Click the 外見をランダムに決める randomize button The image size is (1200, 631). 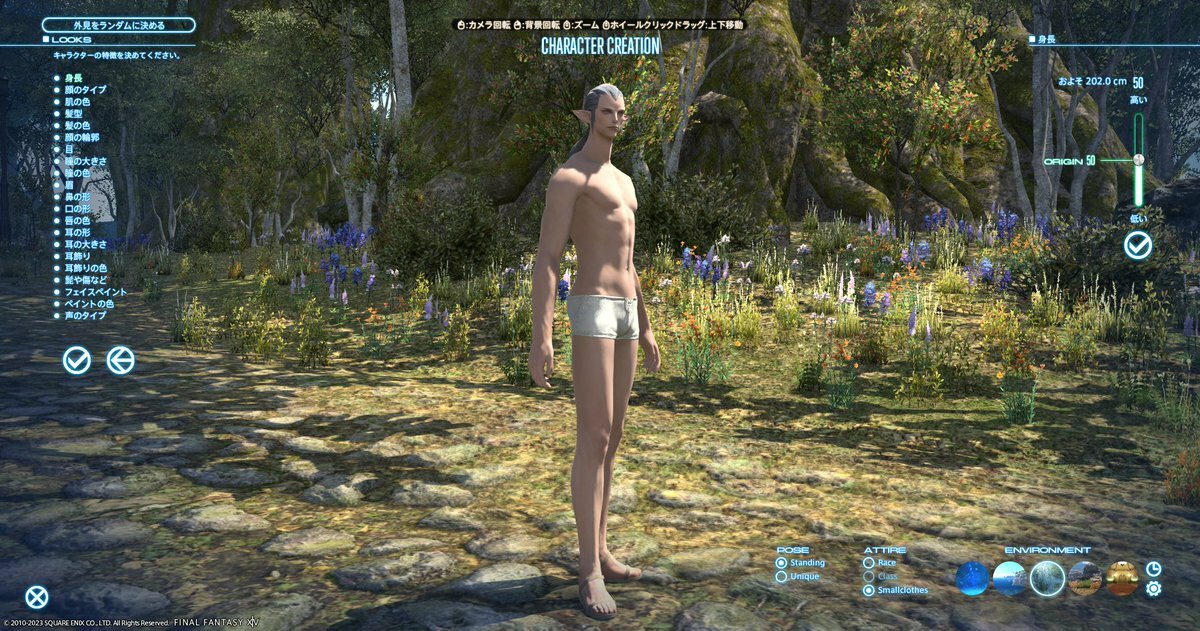(118, 25)
